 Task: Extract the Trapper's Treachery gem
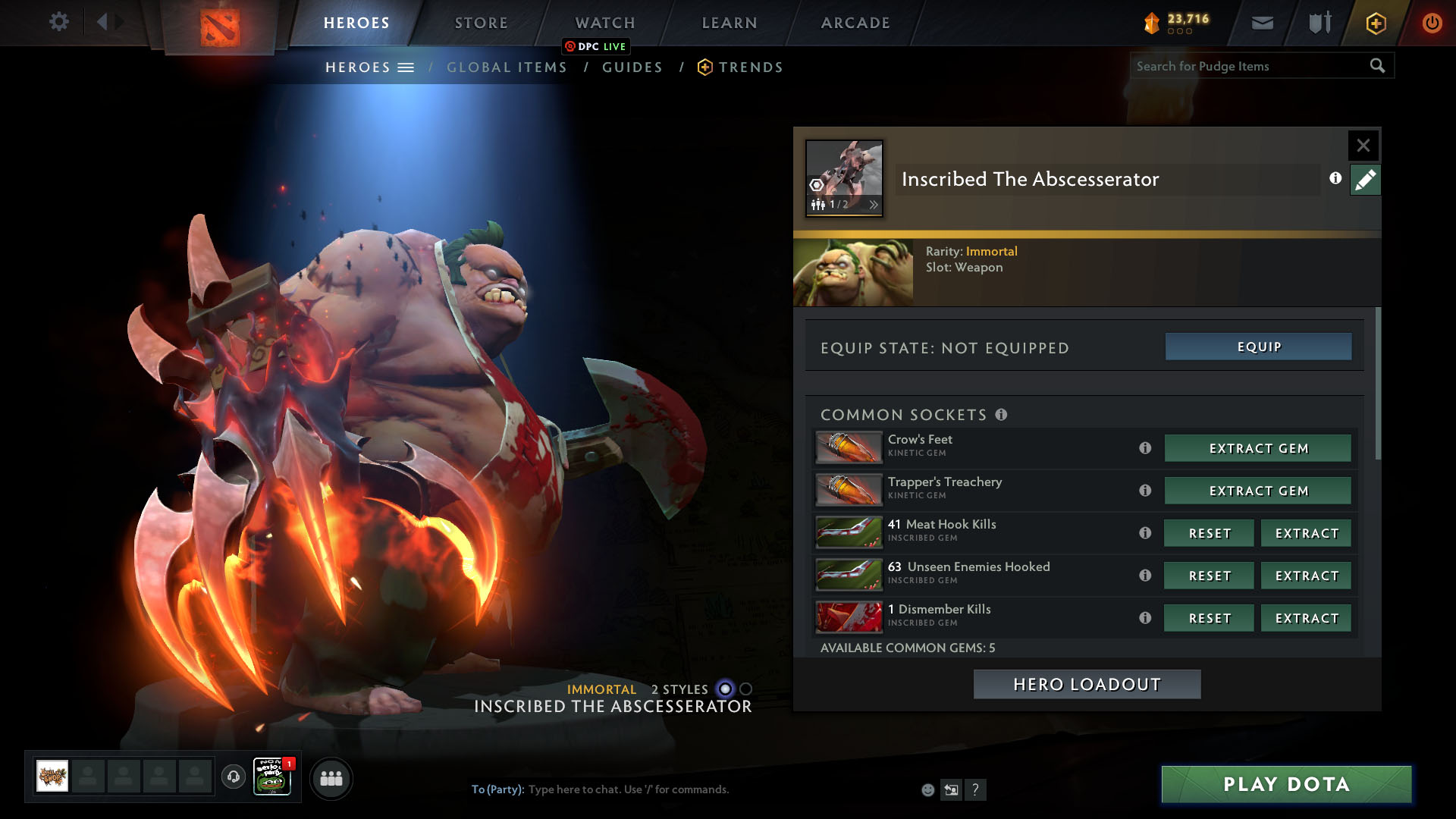1258,491
